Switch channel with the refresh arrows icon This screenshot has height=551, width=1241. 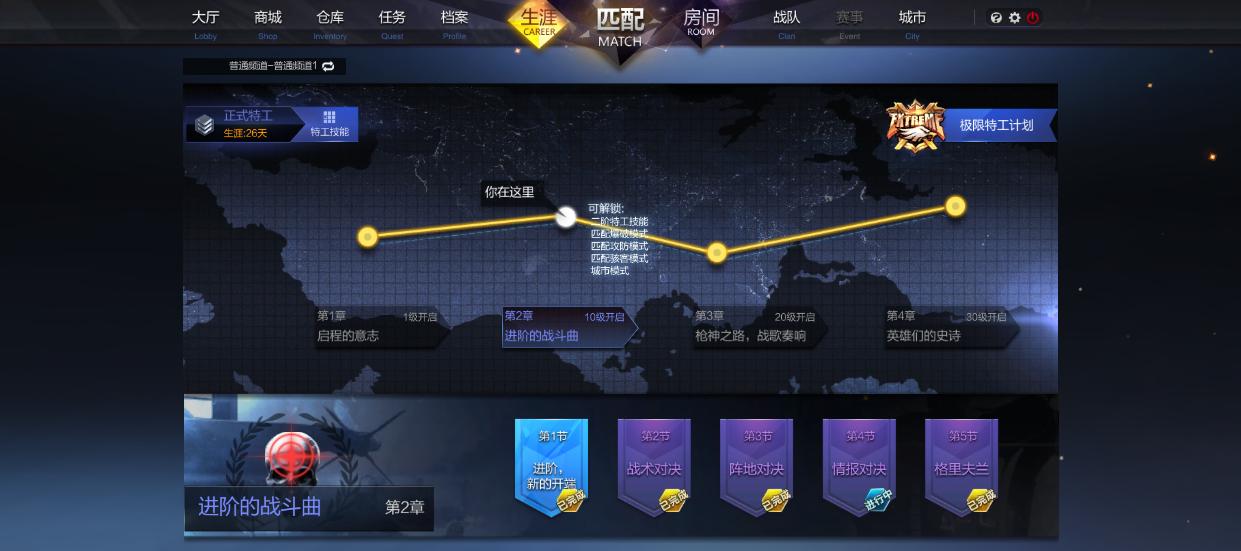click(x=328, y=66)
